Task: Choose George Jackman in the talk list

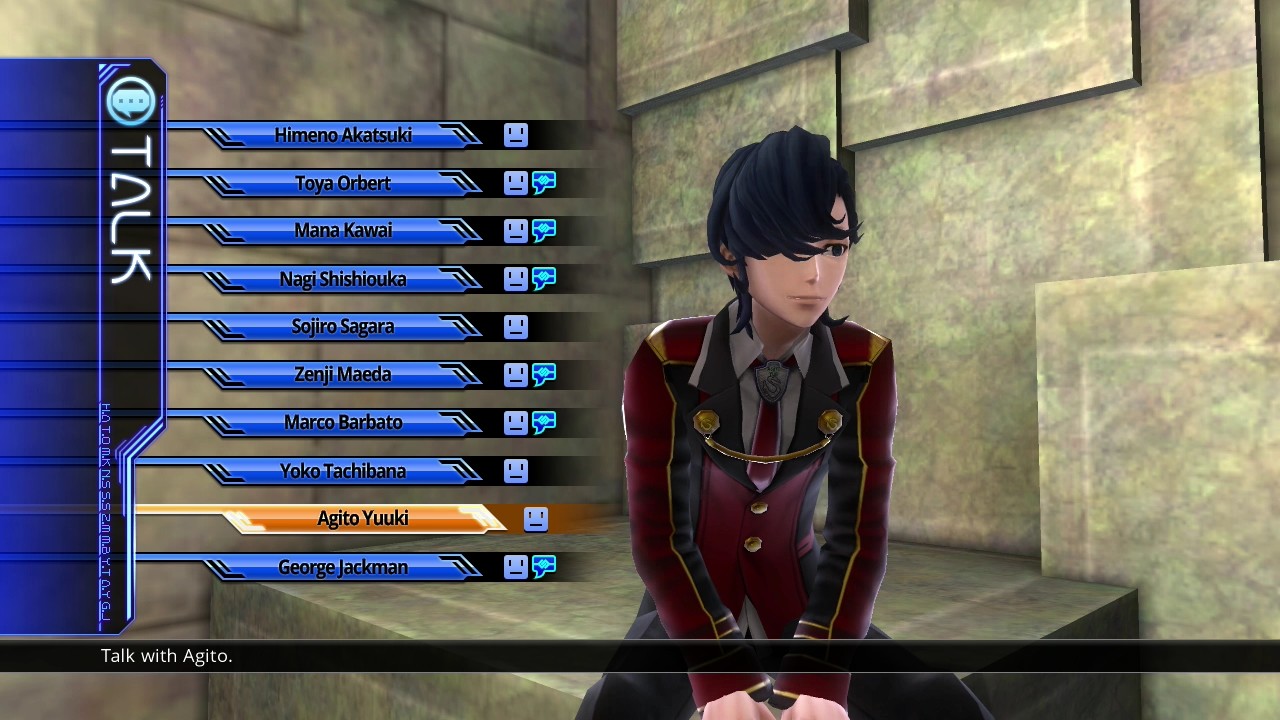Action: pos(343,567)
